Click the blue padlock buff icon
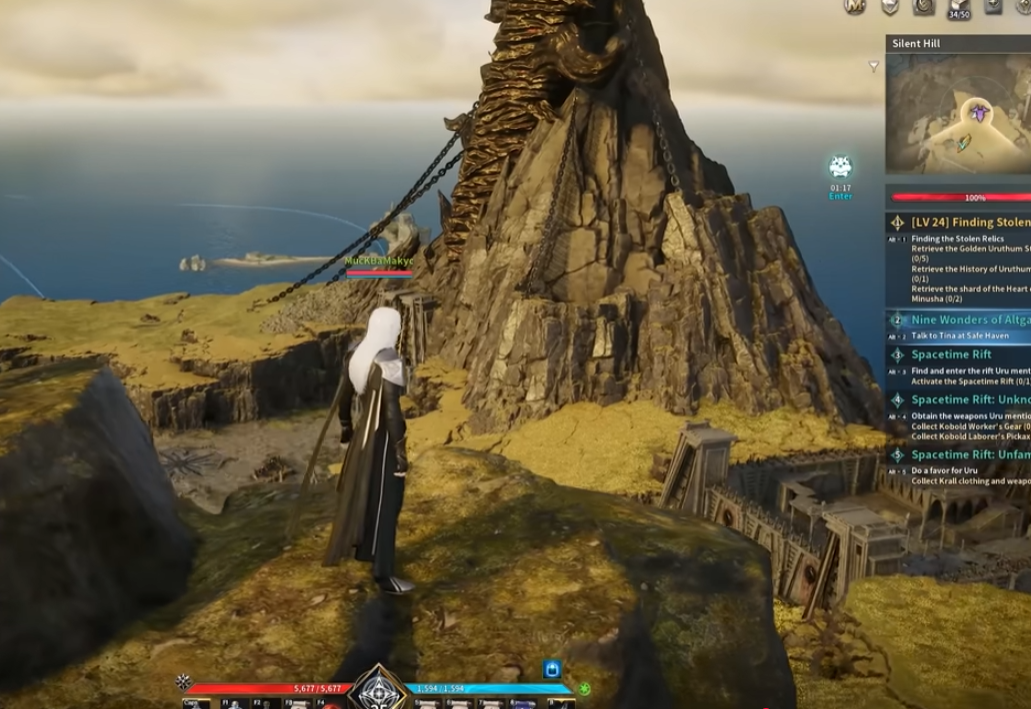1031x709 pixels. click(551, 669)
